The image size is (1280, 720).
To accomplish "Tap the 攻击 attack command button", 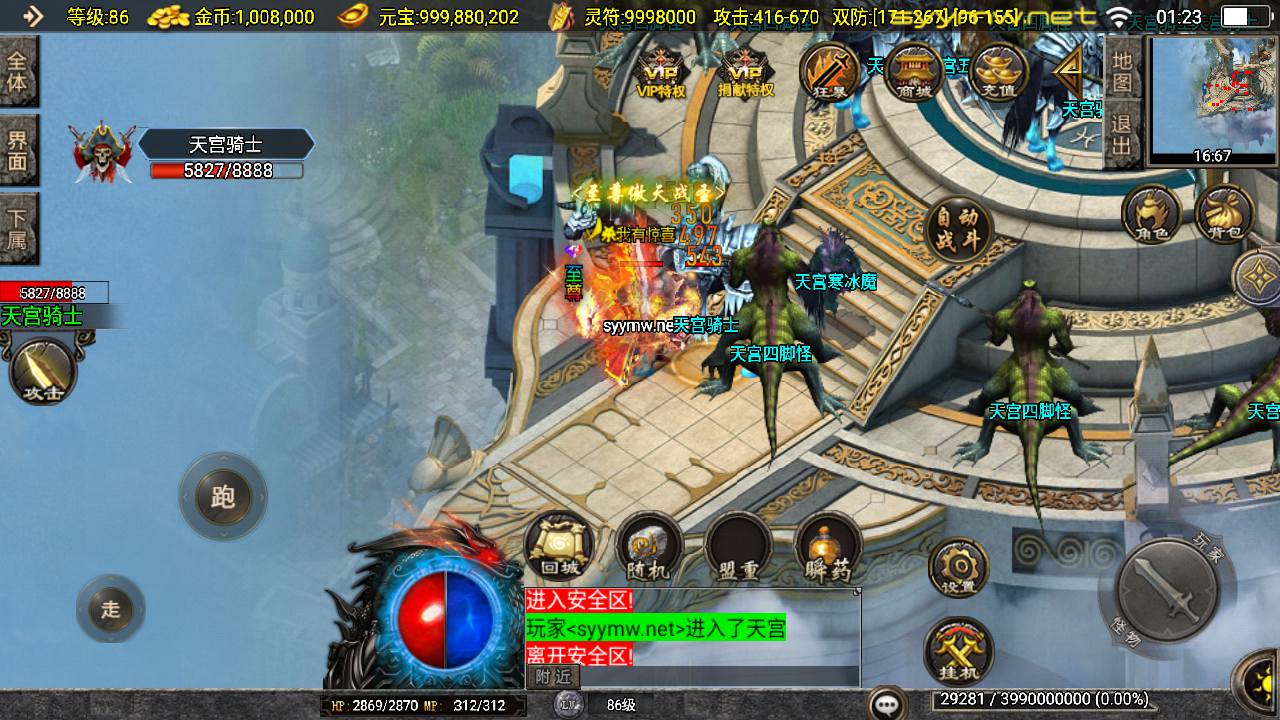I will point(43,371).
